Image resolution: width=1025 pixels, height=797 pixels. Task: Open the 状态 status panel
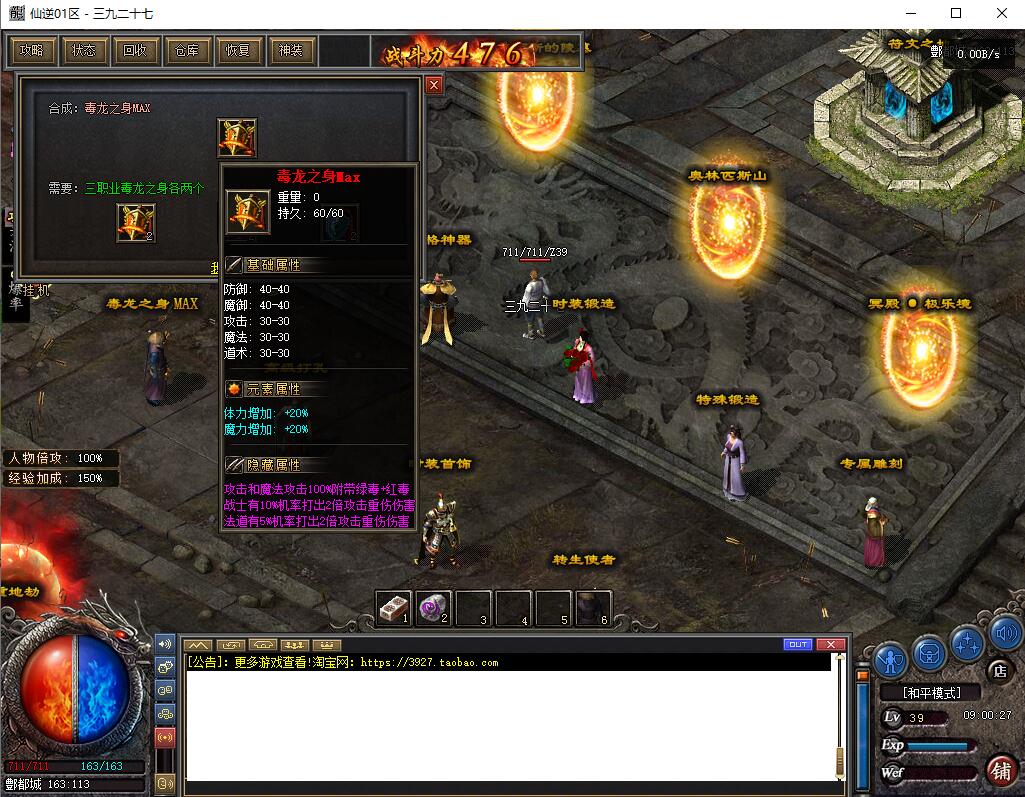coord(84,50)
